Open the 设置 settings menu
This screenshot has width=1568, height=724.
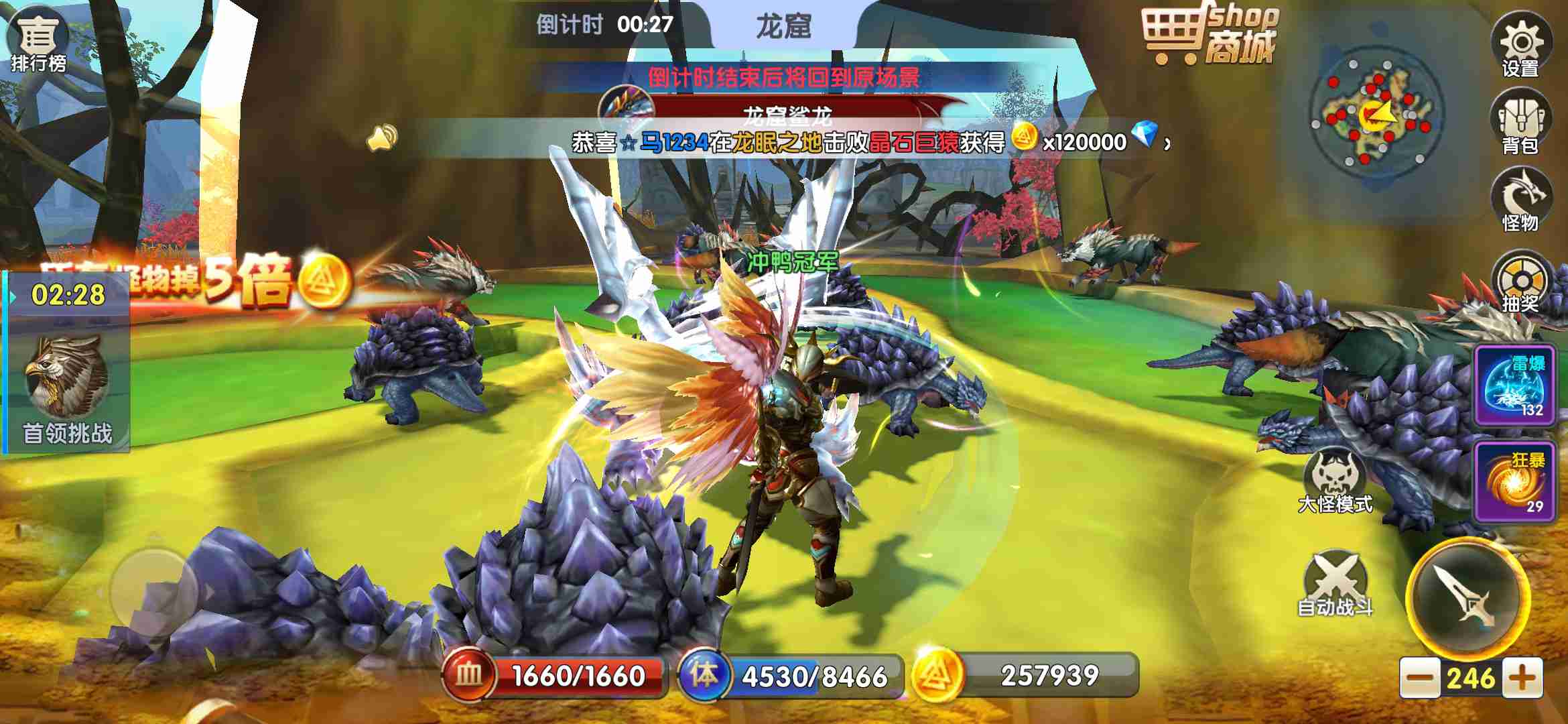[x=1520, y=46]
